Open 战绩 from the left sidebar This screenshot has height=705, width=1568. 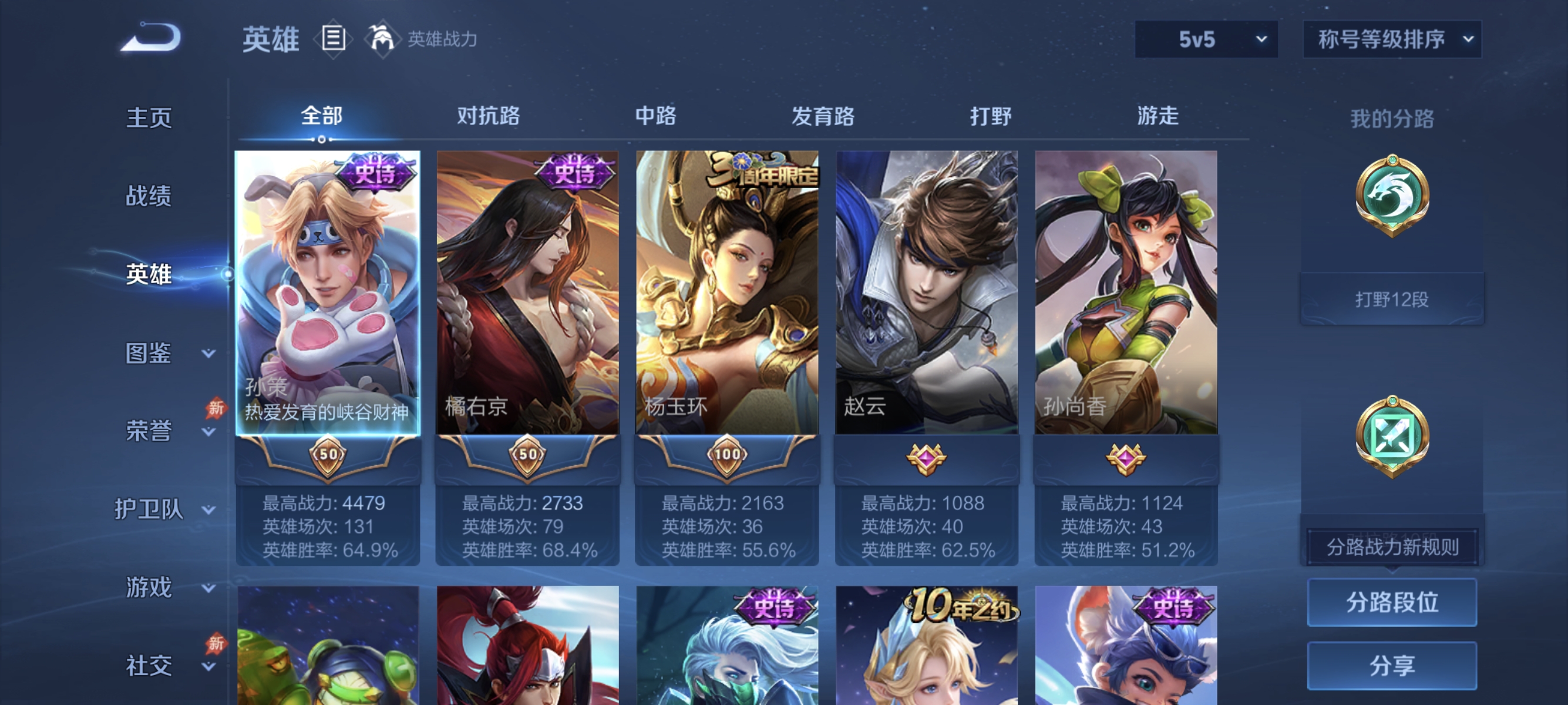(149, 197)
